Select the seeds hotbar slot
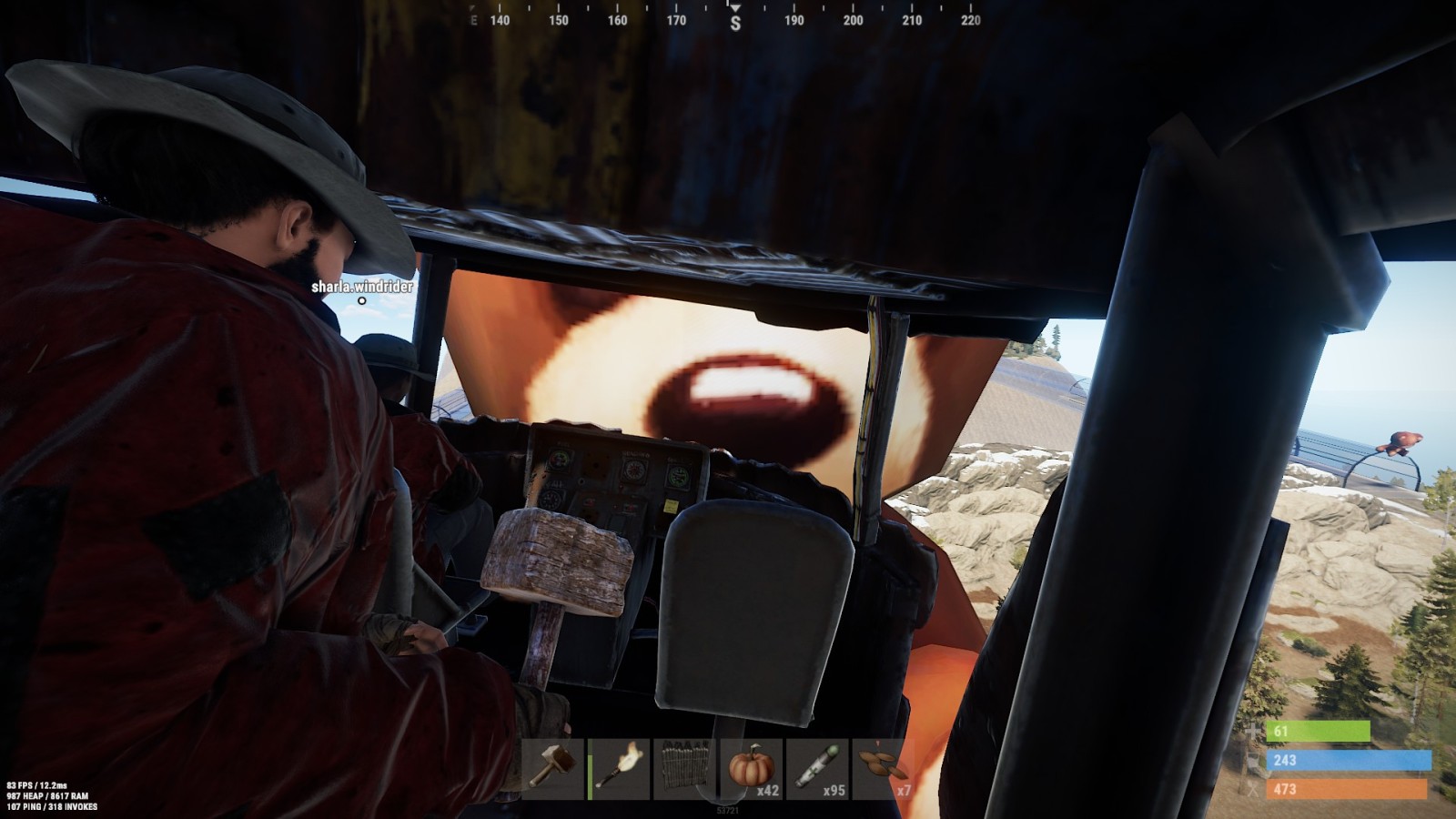This screenshot has width=1456, height=819. [883, 769]
